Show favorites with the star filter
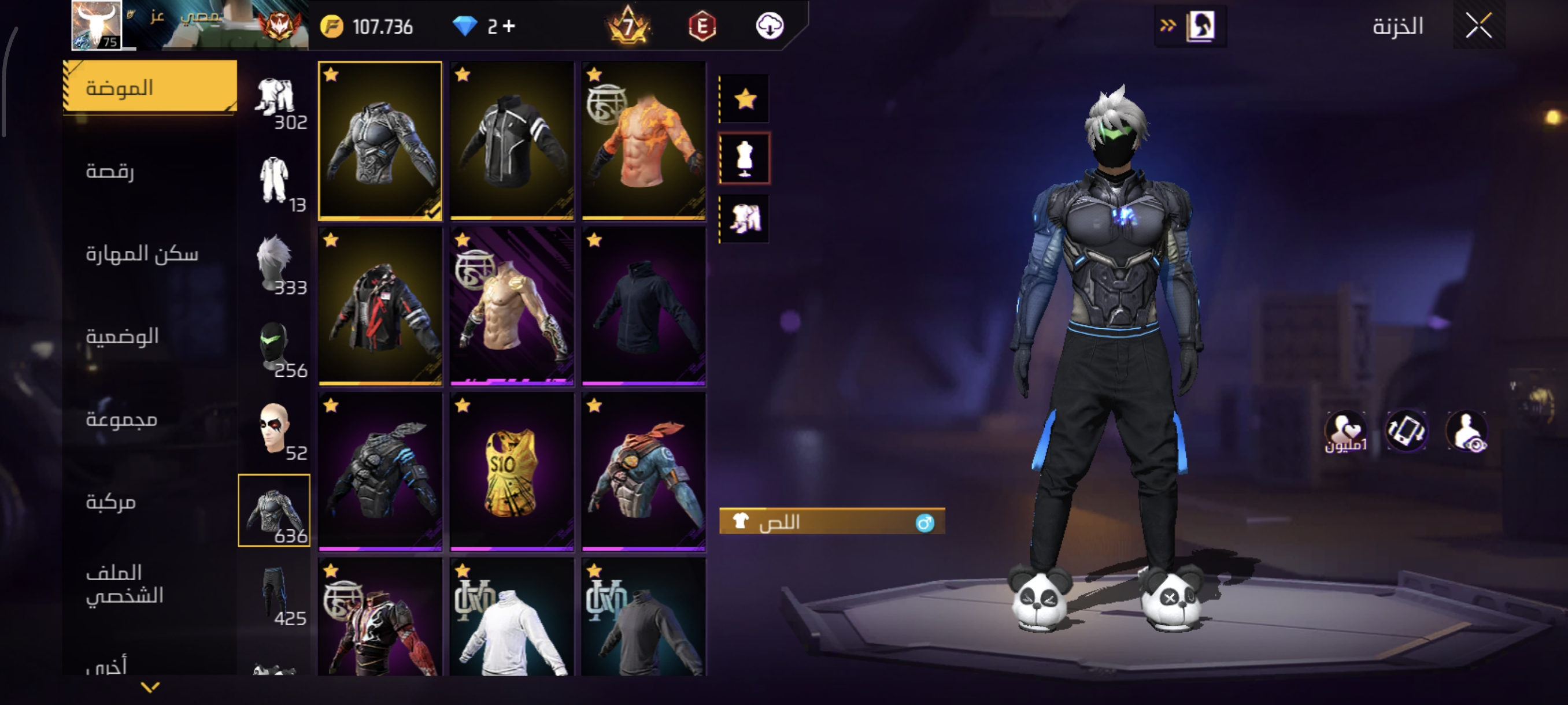Viewport: 1568px width, 705px height. click(x=745, y=99)
